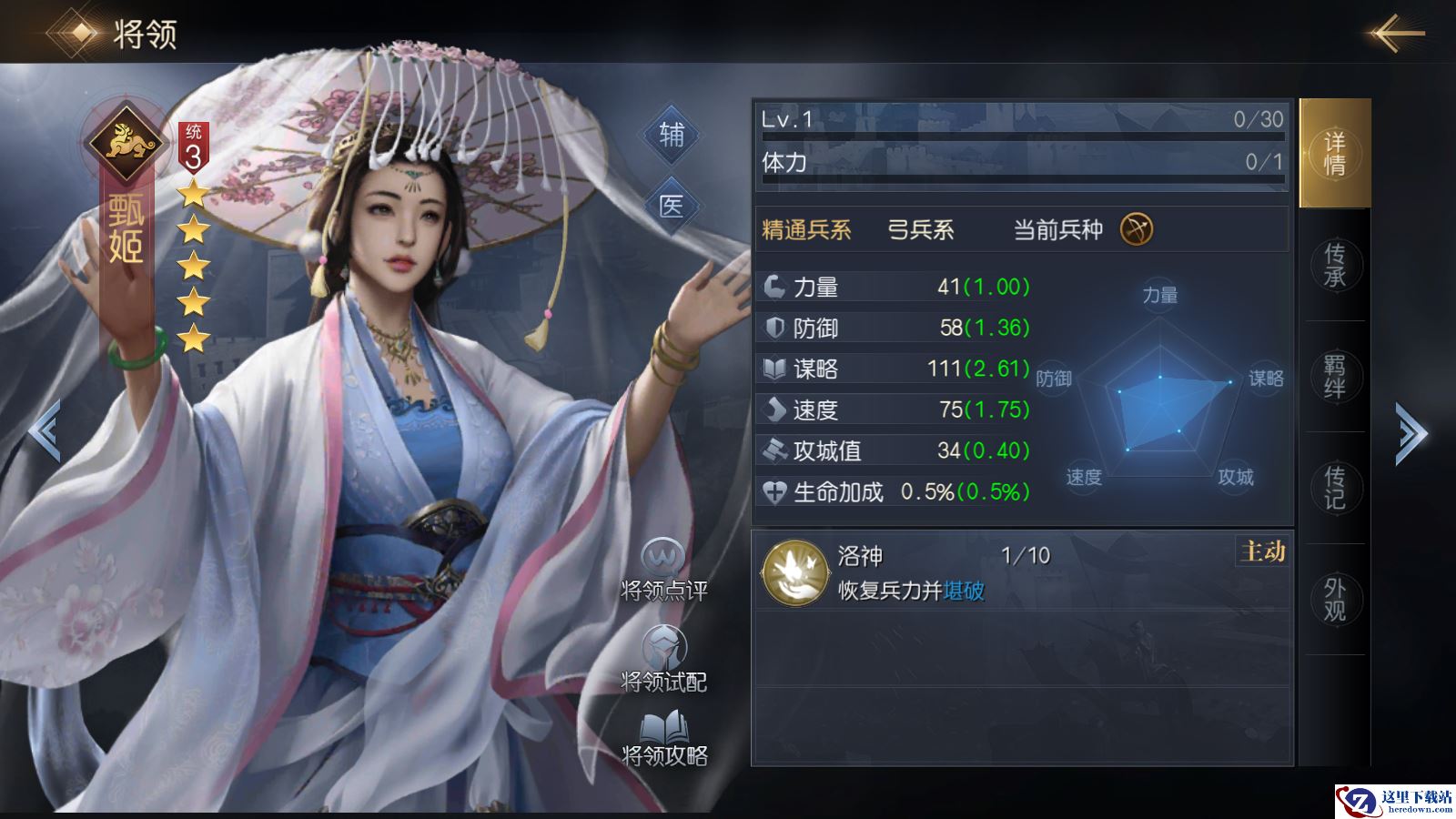Tap the 辅 support role badge
Screen dimensions: 1456x819
click(672, 136)
